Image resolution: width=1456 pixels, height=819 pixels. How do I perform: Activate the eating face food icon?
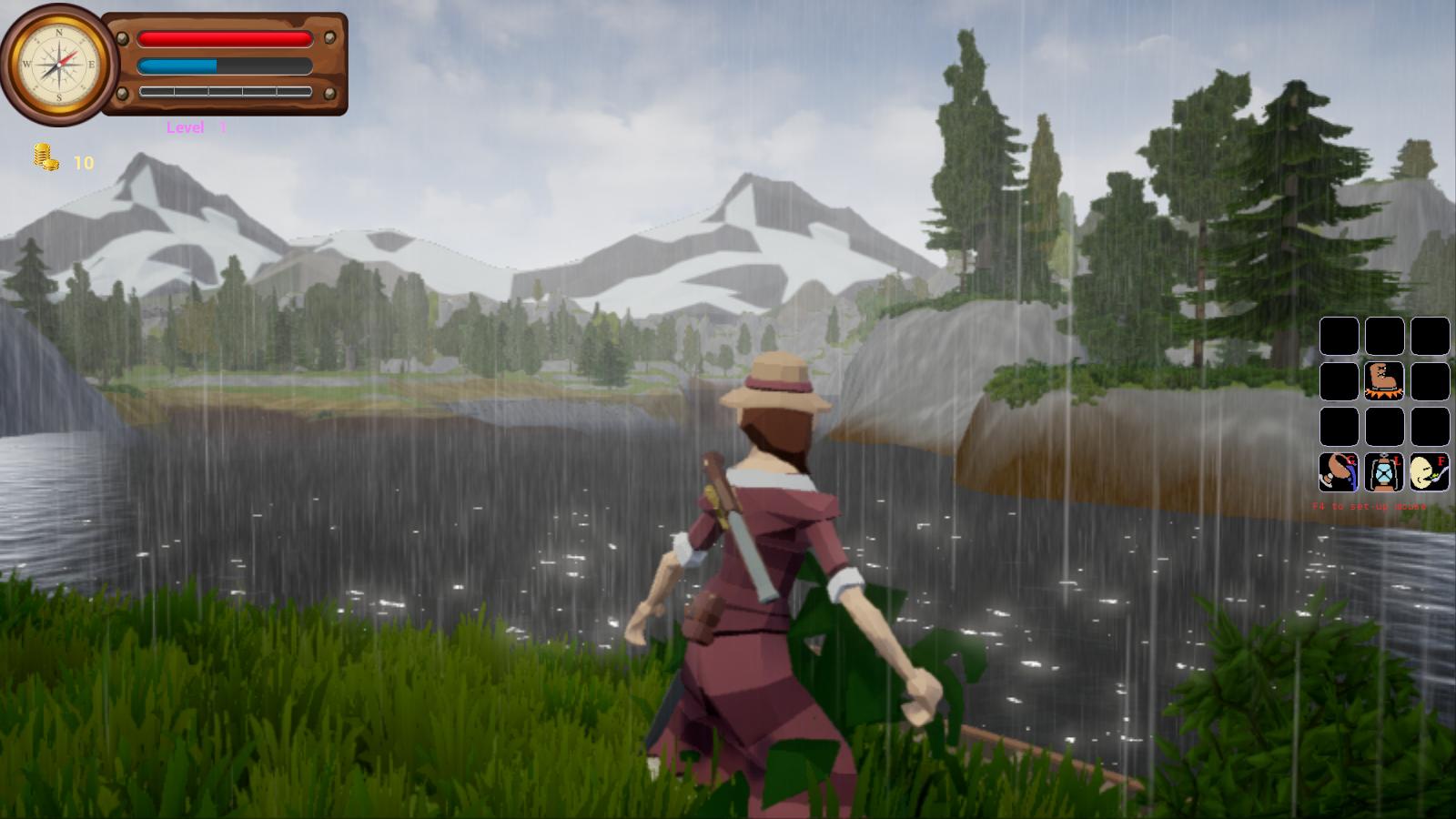[x=1429, y=471]
